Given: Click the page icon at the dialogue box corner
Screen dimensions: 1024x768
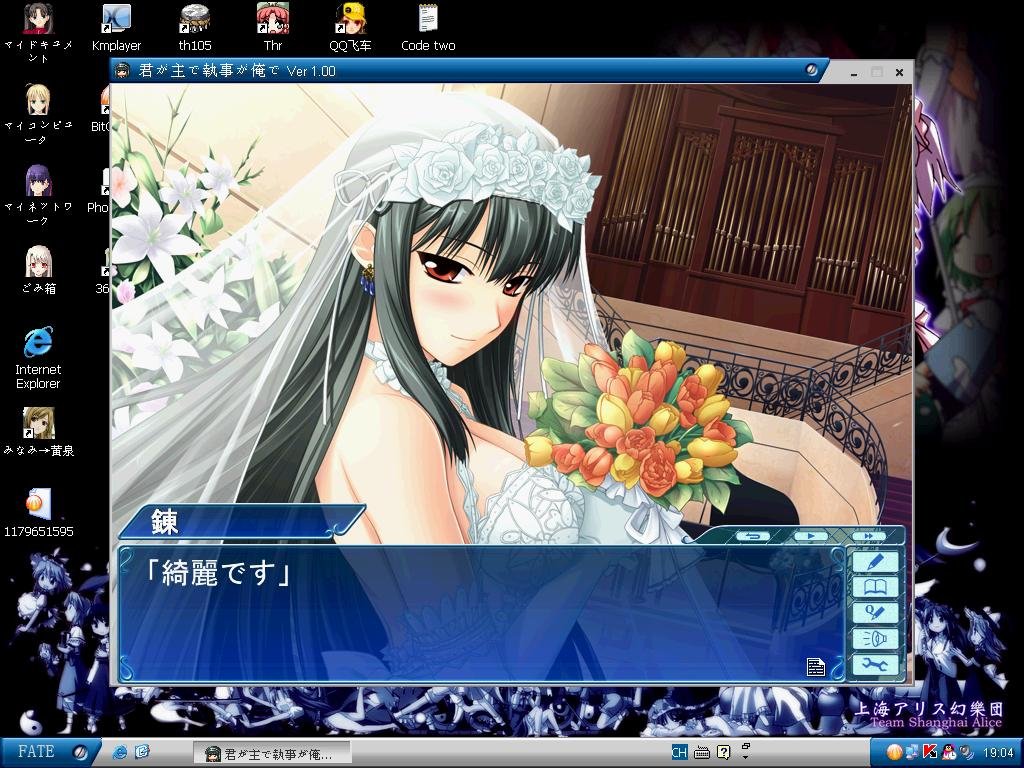Looking at the screenshot, I should [x=816, y=667].
